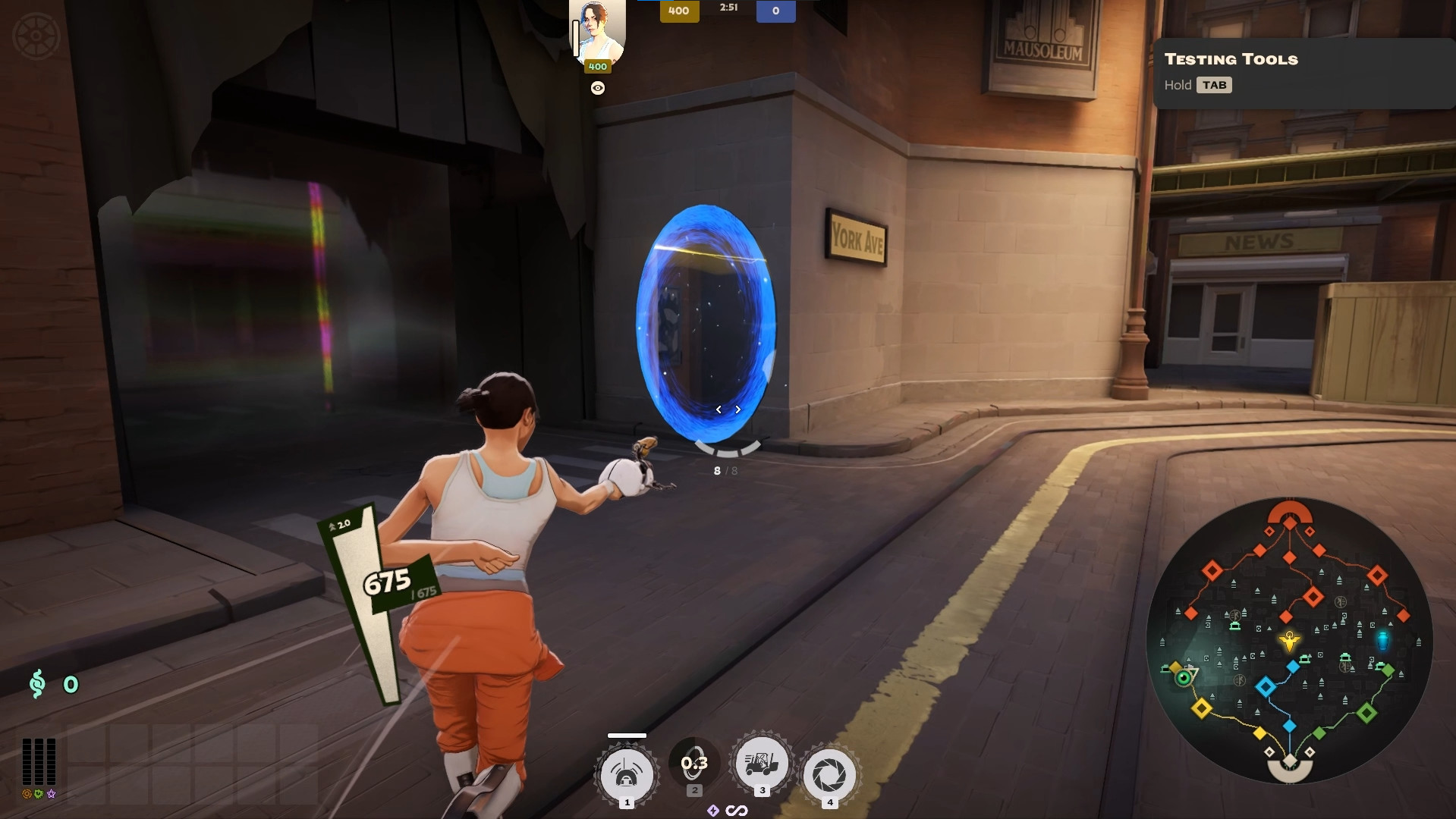Image resolution: width=1456 pixels, height=819 pixels.
Task: Click the right chevron beside the portal
Action: (x=737, y=409)
